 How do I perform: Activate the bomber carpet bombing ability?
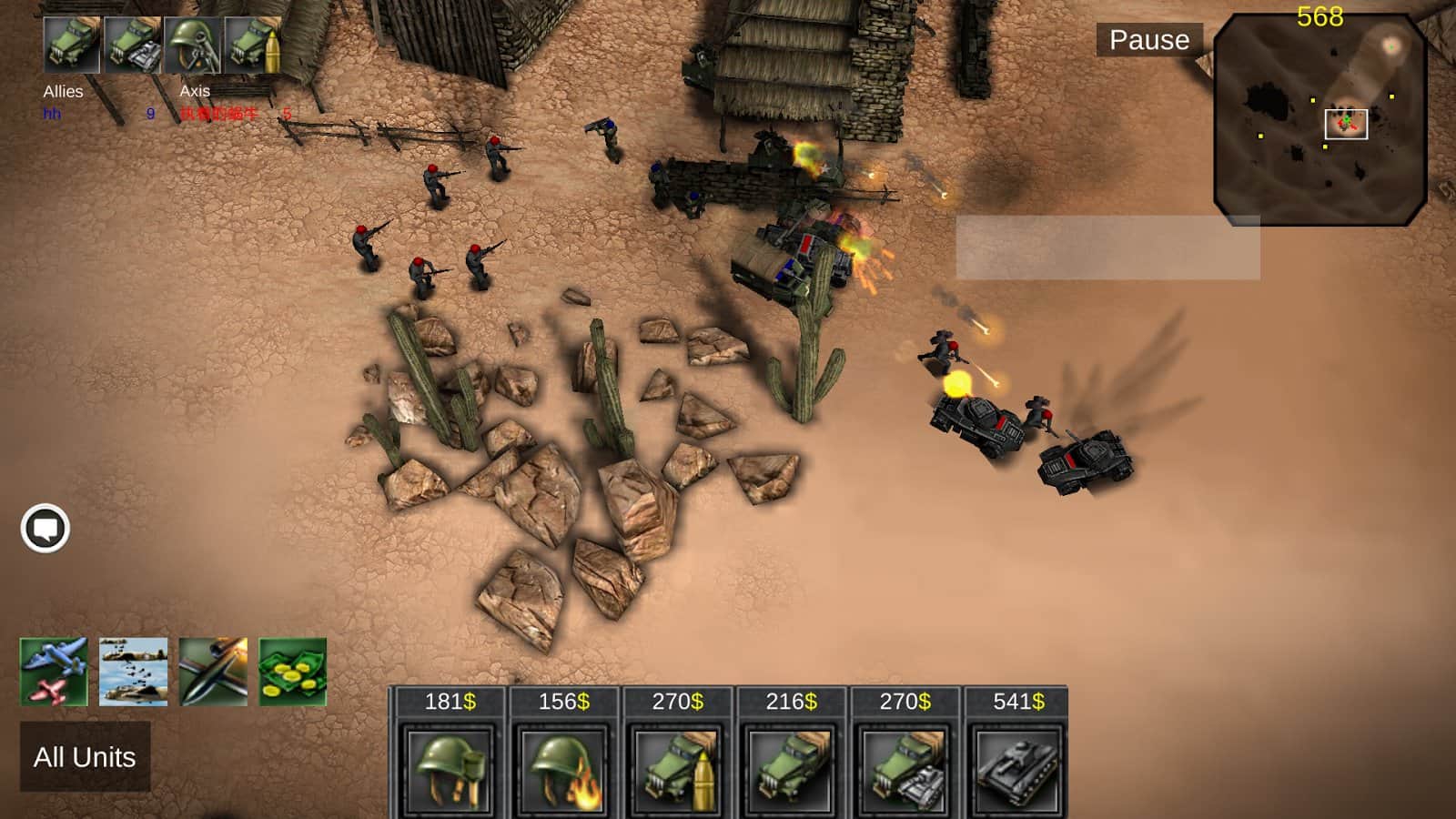click(x=134, y=672)
